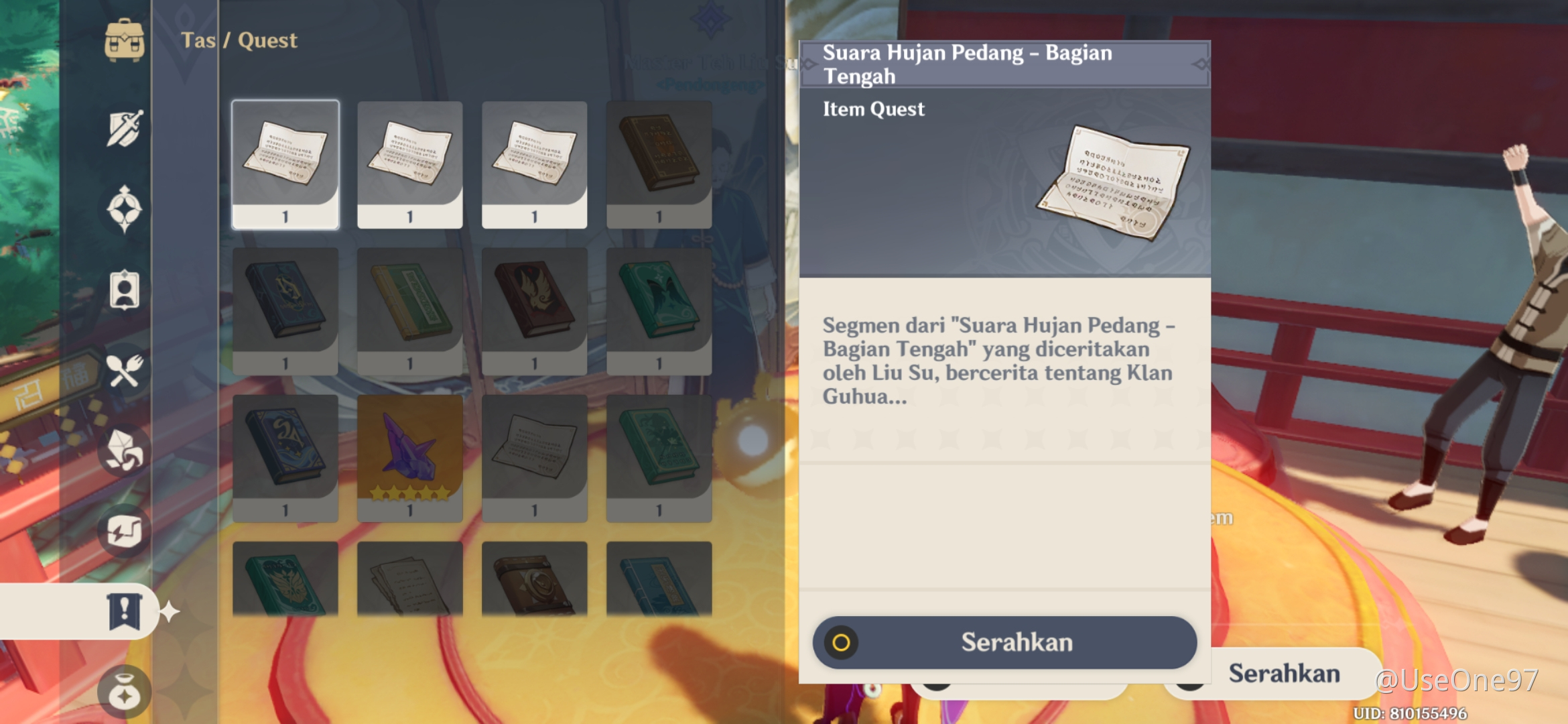The height and width of the screenshot is (724, 1568).
Task: Open the Precious Items pouch tab
Action: (125, 692)
